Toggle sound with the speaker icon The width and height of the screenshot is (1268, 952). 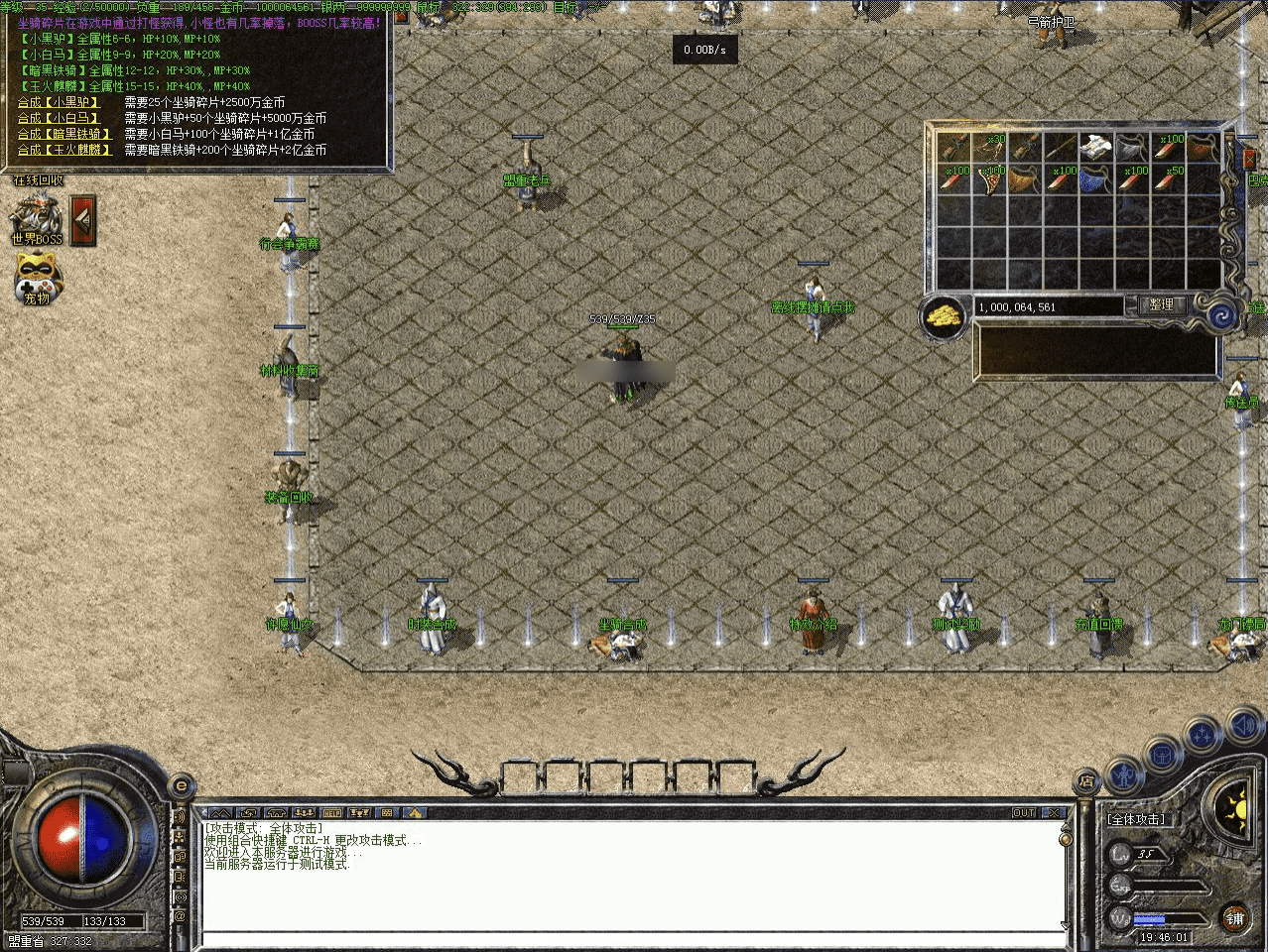click(x=1244, y=727)
